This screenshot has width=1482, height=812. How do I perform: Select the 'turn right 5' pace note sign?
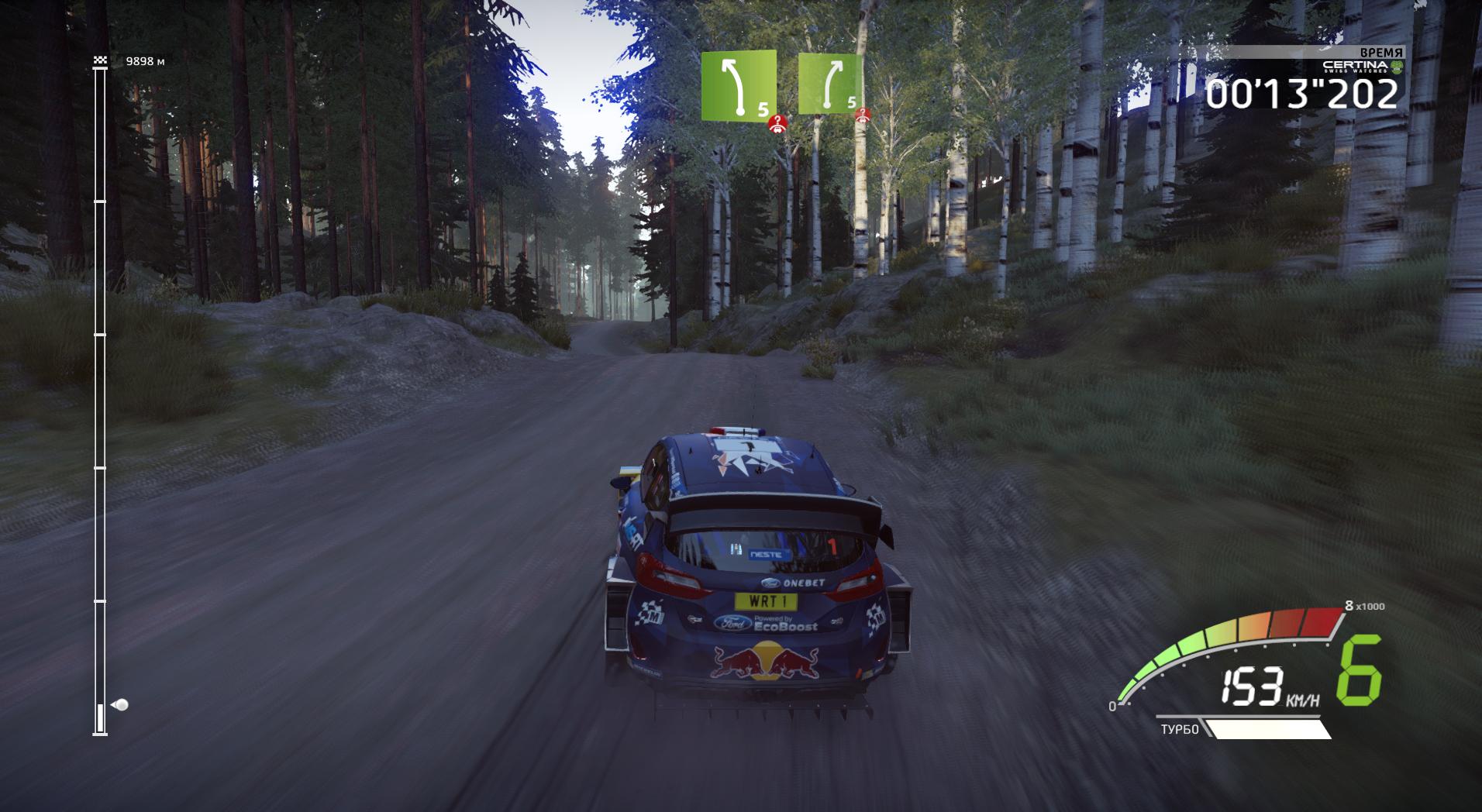[831, 83]
